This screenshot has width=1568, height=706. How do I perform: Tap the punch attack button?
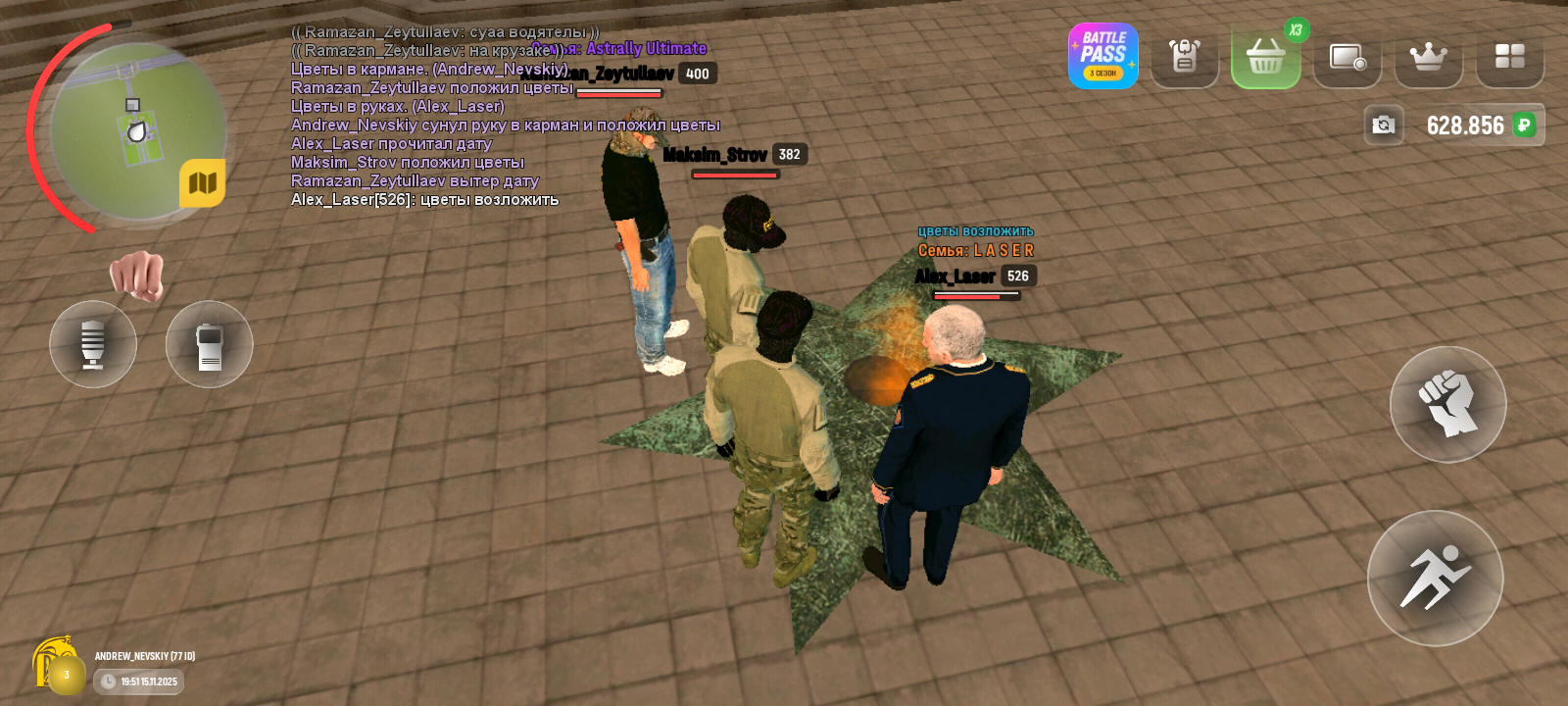pos(1447,404)
